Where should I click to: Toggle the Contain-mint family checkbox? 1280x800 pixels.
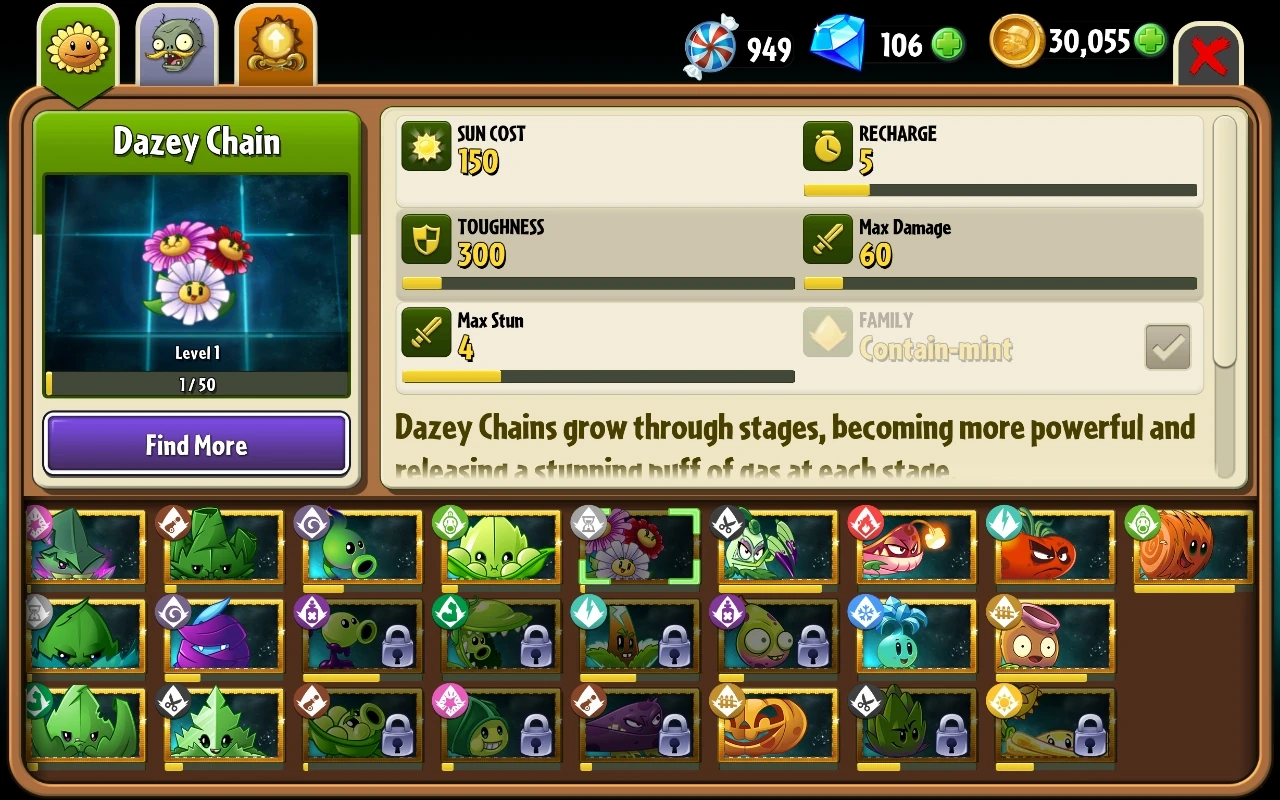click(1167, 347)
